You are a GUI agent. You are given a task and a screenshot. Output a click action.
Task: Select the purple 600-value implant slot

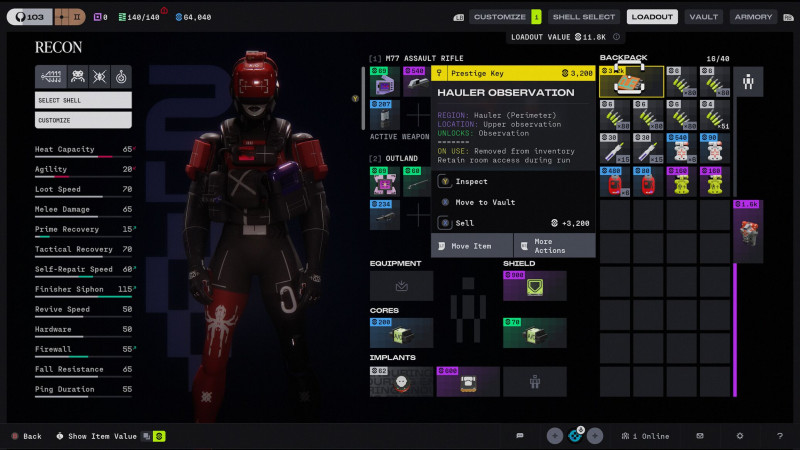pos(468,381)
